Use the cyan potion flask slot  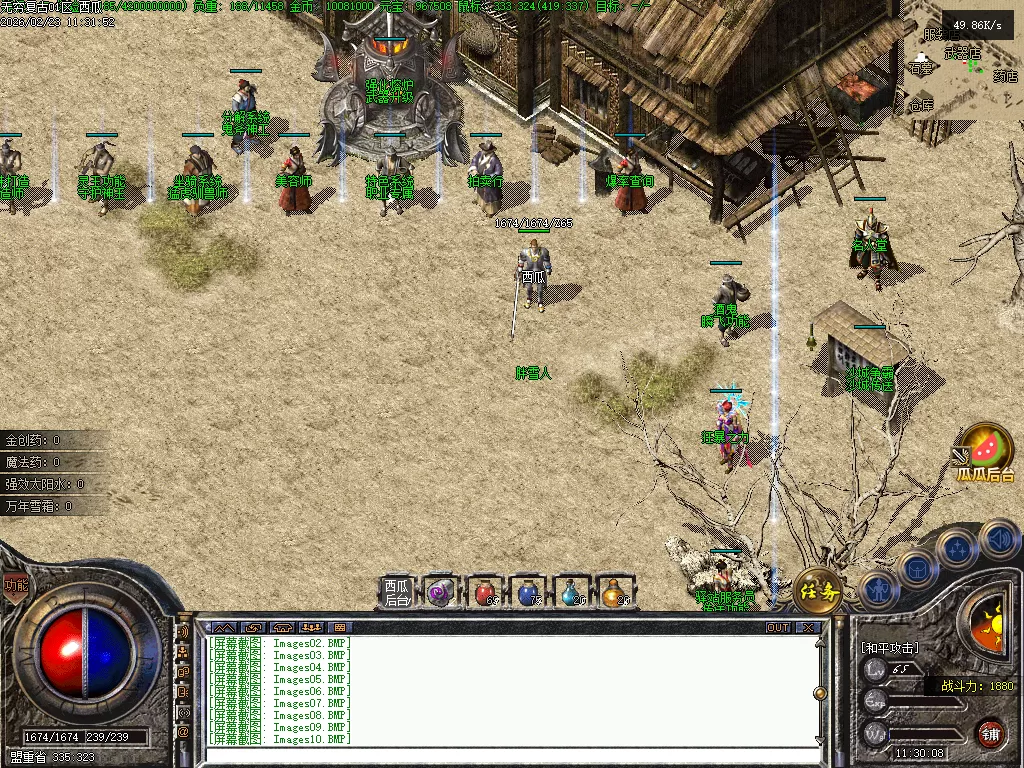[573, 593]
